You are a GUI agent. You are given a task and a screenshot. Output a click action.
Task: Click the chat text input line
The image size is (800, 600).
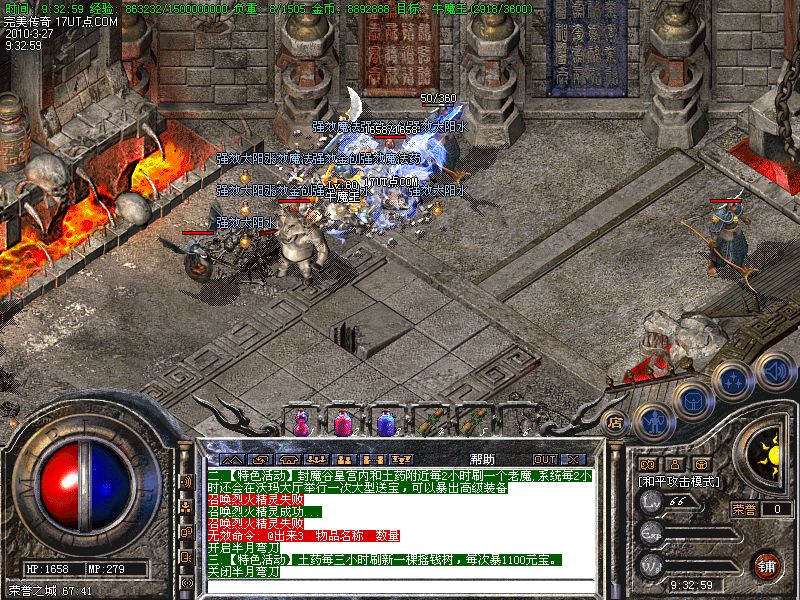point(400,586)
